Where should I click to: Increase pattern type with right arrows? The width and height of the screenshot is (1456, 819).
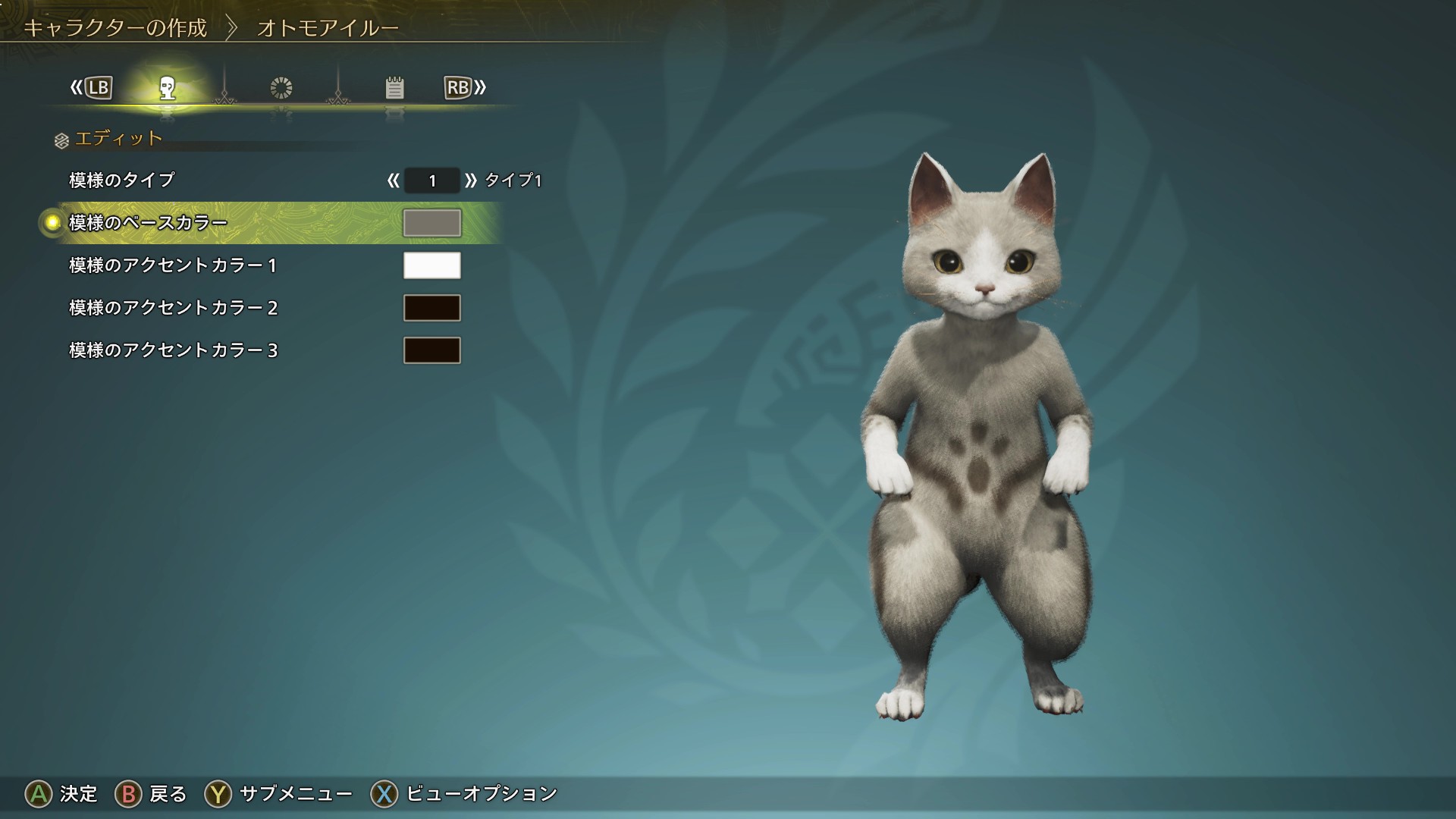(x=471, y=180)
